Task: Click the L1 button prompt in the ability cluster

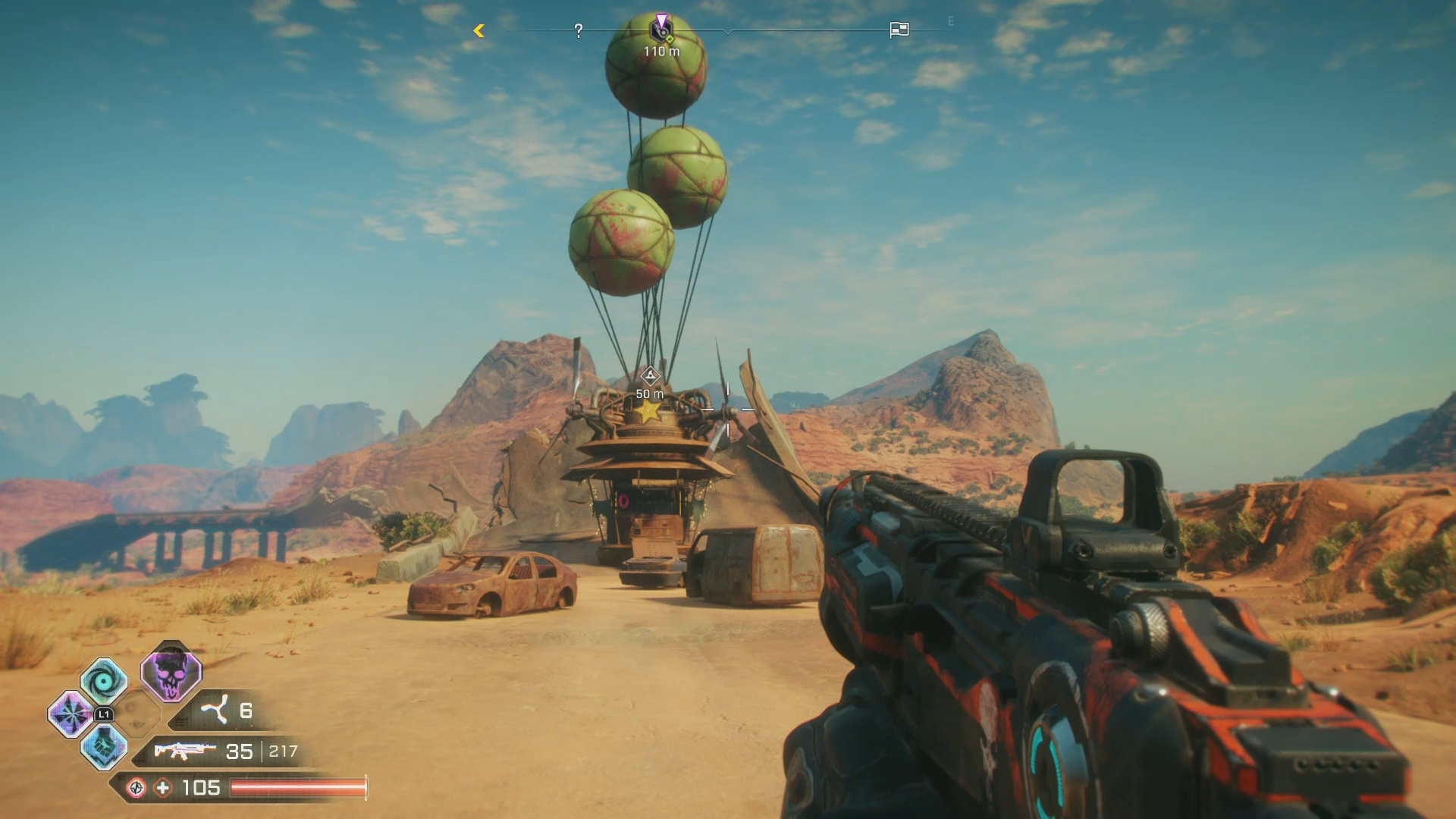Action: 104,714
